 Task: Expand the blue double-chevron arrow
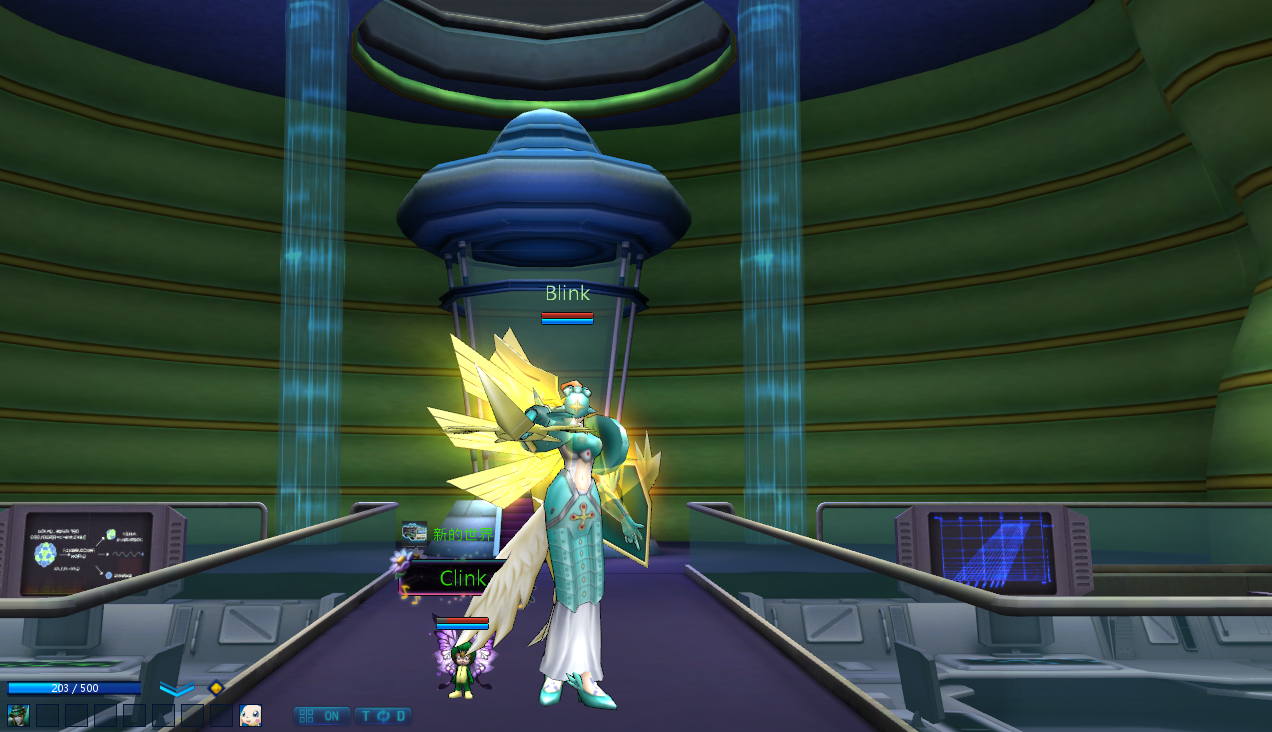click(177, 689)
